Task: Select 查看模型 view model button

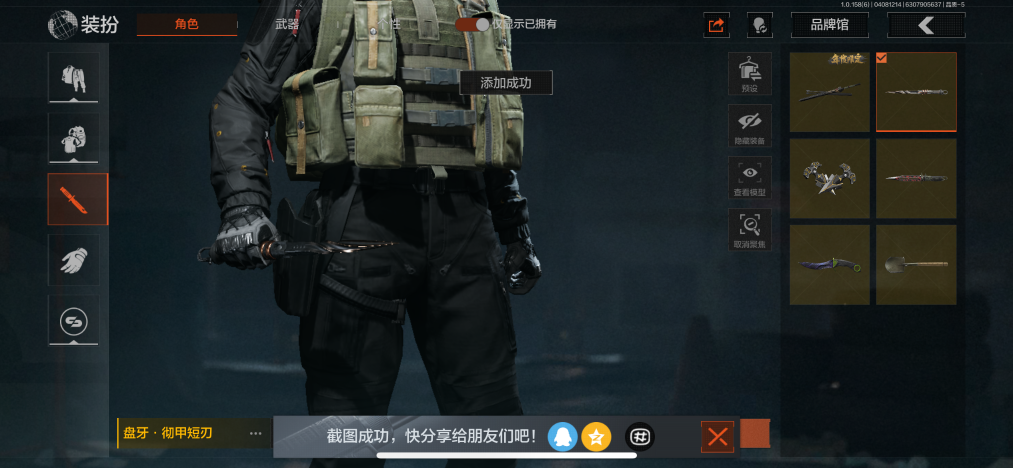Action: click(x=749, y=178)
